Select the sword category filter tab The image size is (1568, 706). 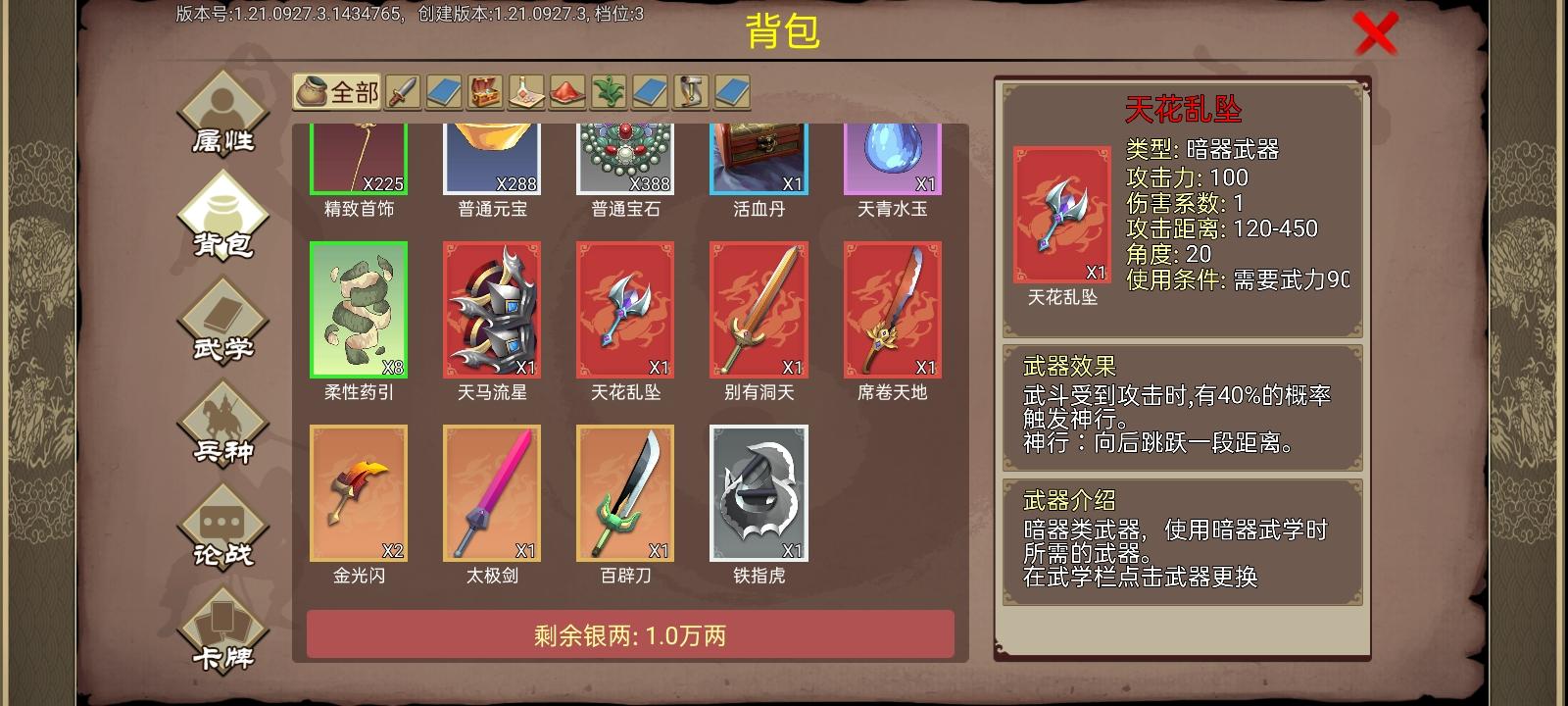[403, 93]
